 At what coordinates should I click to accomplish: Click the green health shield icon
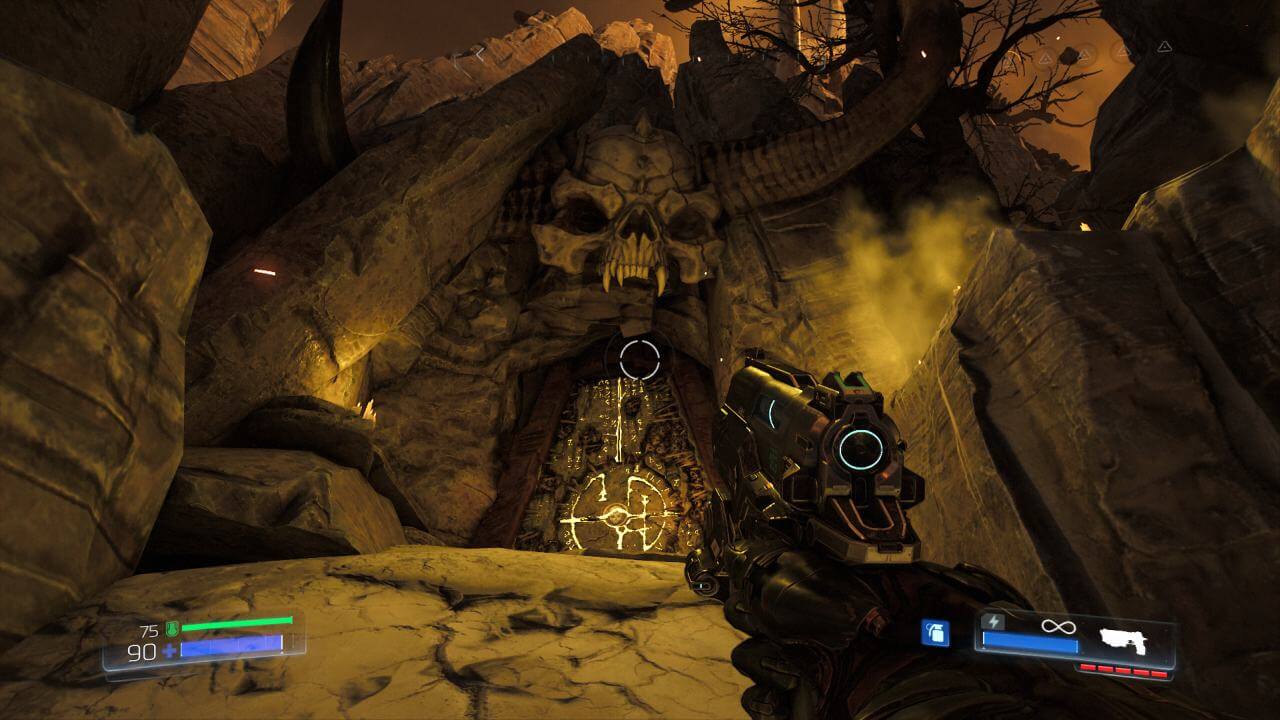tap(172, 628)
